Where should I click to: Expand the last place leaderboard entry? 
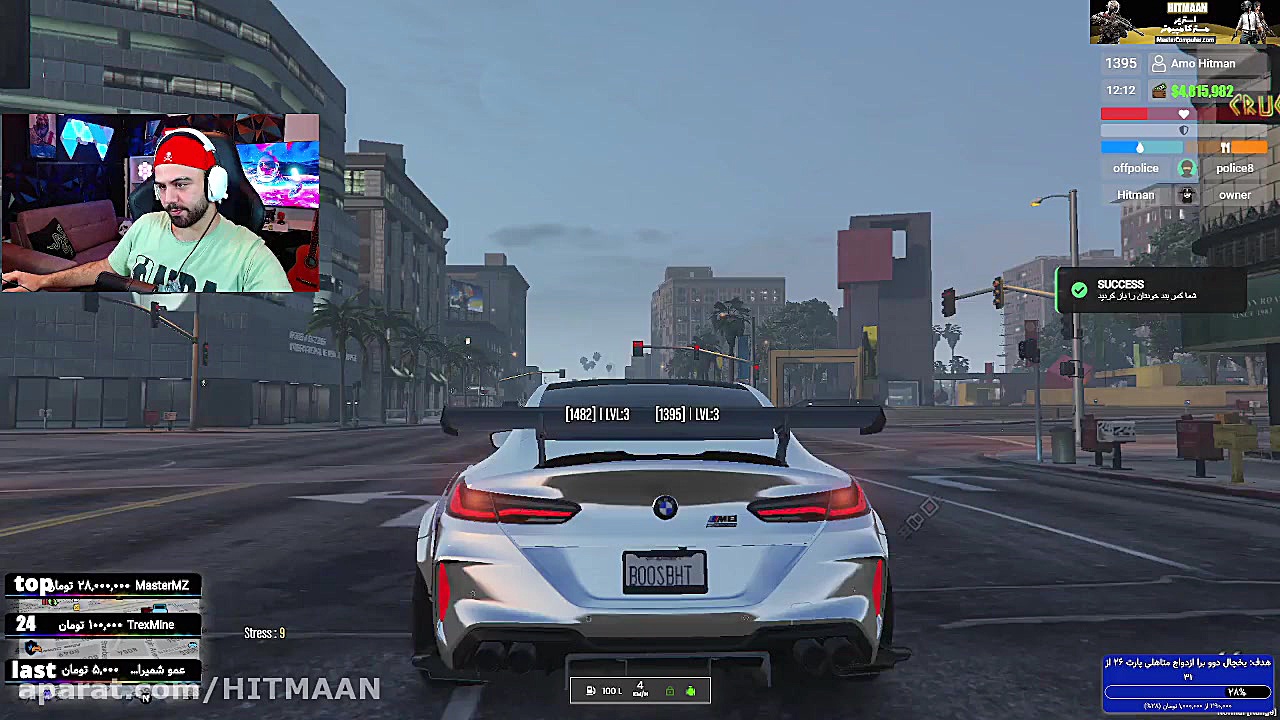(x=100, y=670)
